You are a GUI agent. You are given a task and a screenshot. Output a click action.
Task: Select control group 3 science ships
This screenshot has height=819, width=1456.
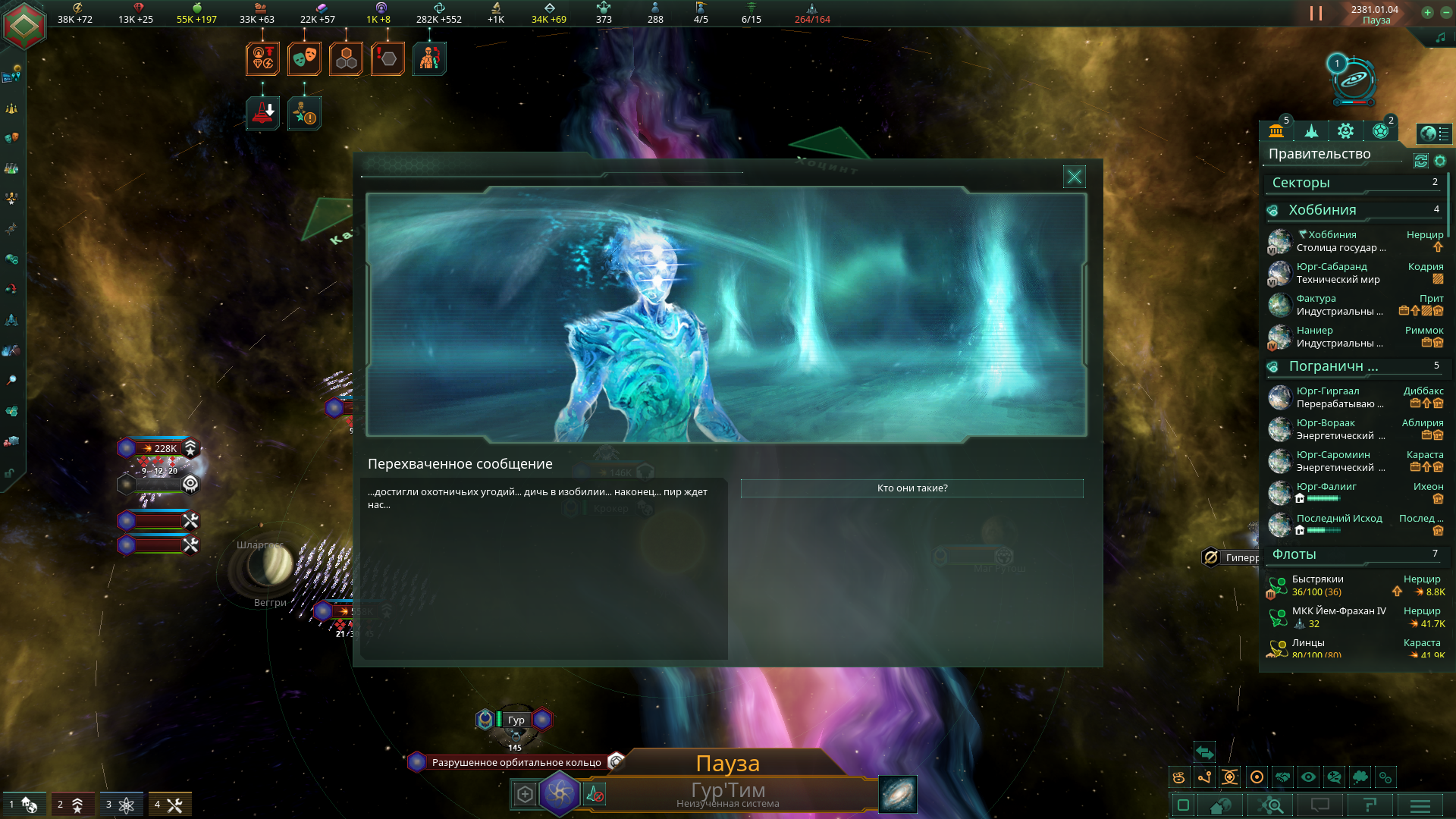120,805
